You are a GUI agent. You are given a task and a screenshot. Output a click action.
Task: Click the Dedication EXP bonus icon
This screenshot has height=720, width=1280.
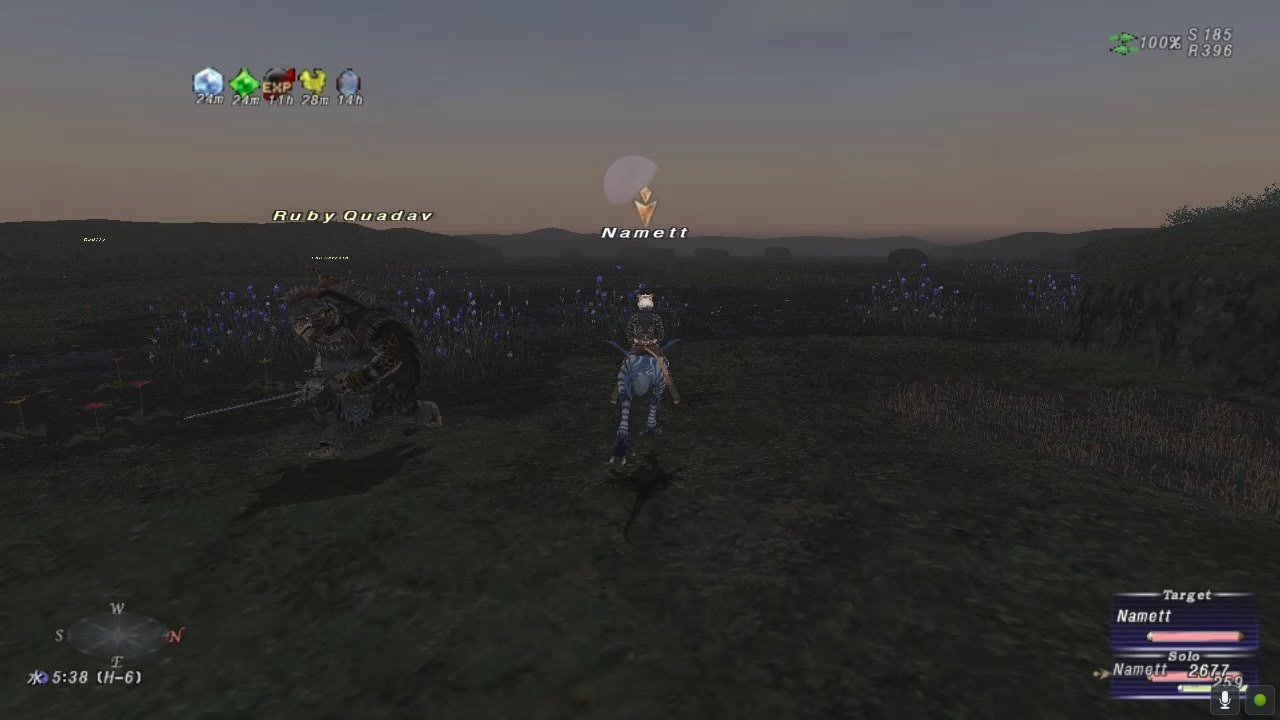point(278,82)
